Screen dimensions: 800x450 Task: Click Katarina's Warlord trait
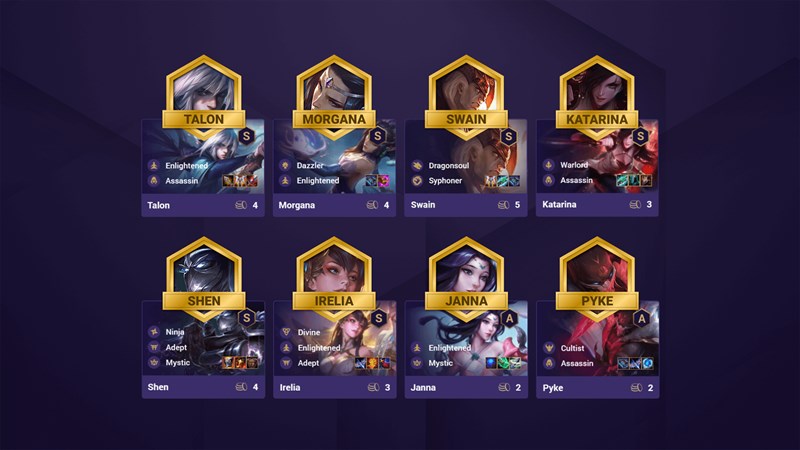coord(574,165)
